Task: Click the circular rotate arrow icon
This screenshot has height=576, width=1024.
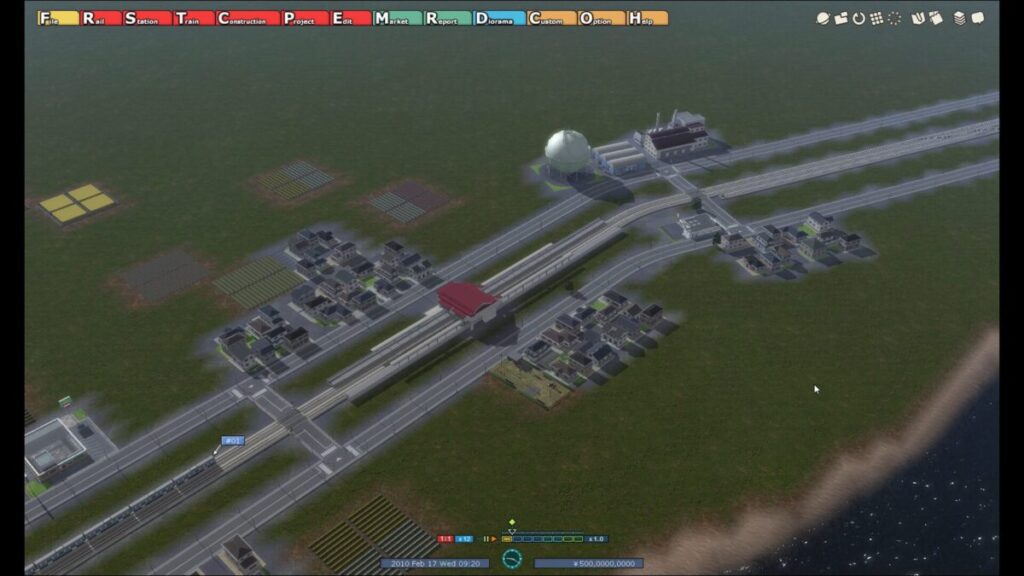Action: pyautogui.click(x=858, y=18)
